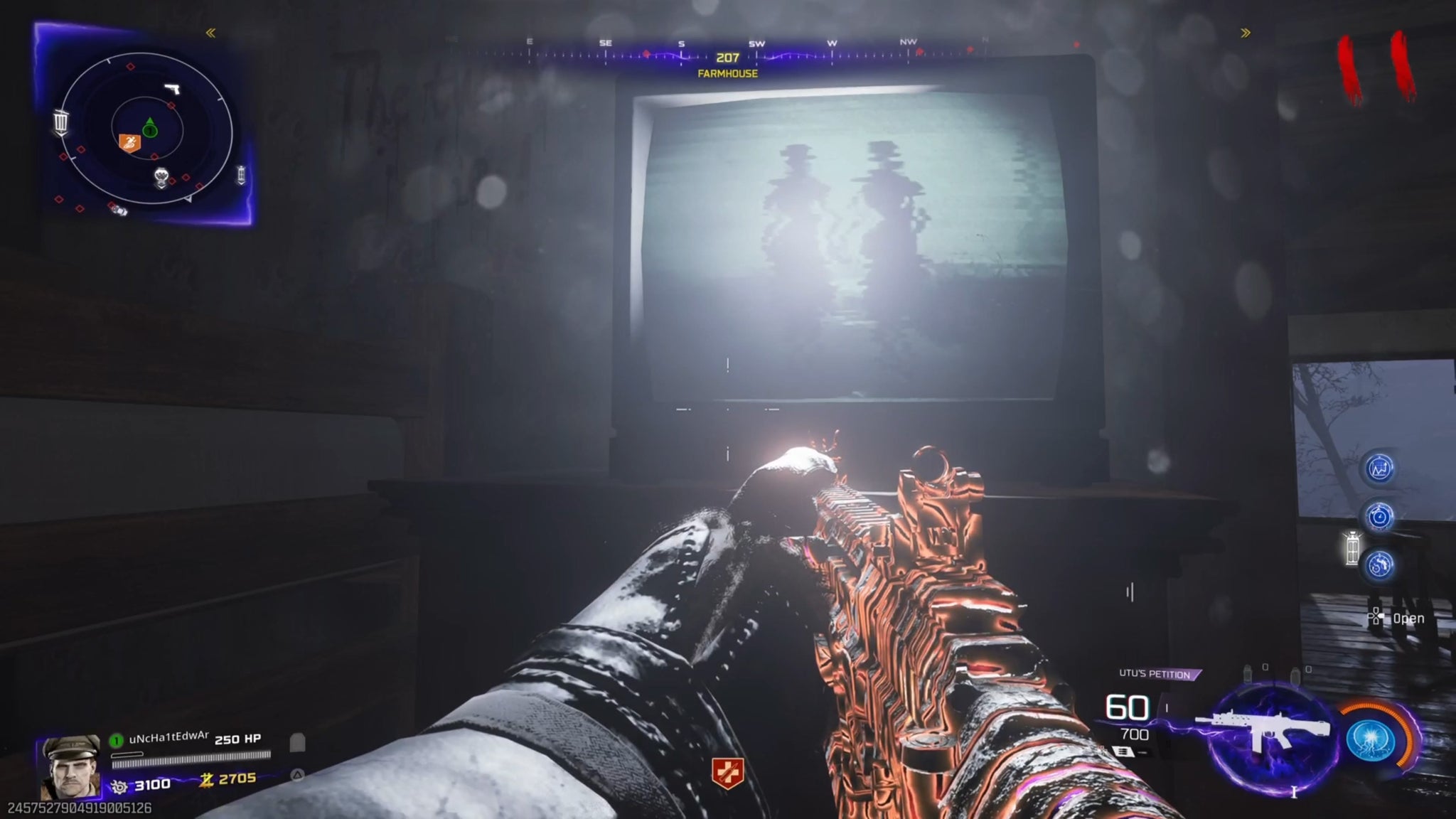
Task: Click the player portrait with officer cap
Action: point(70,766)
